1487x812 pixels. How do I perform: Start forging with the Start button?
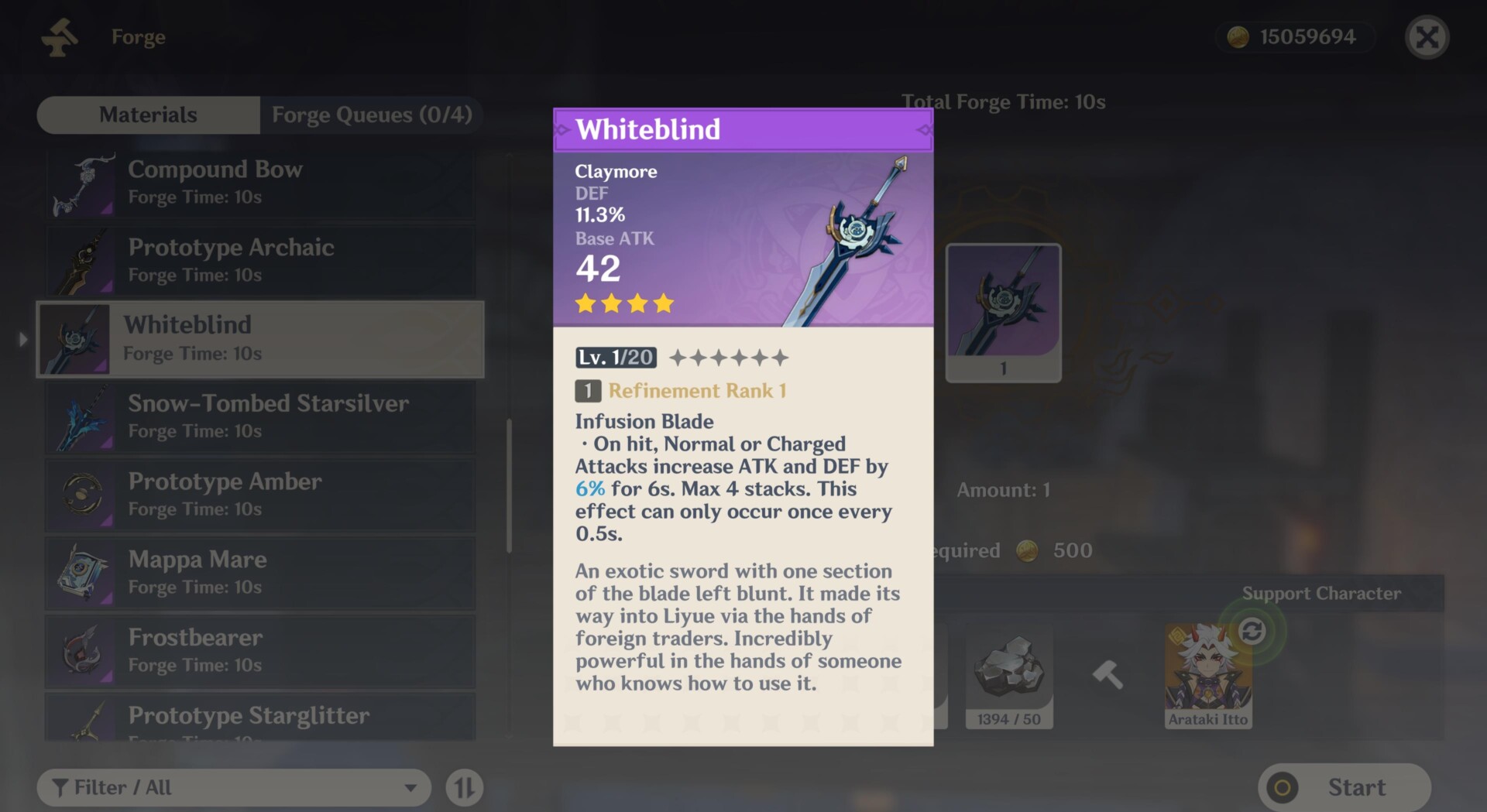[1344, 788]
